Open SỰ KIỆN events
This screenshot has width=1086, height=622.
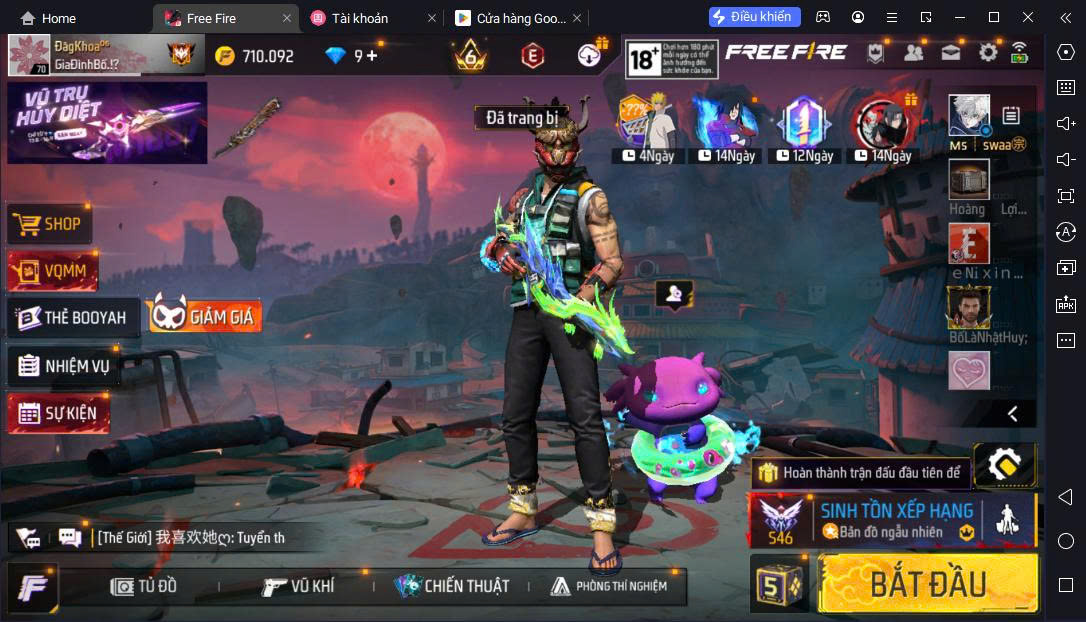pos(58,413)
